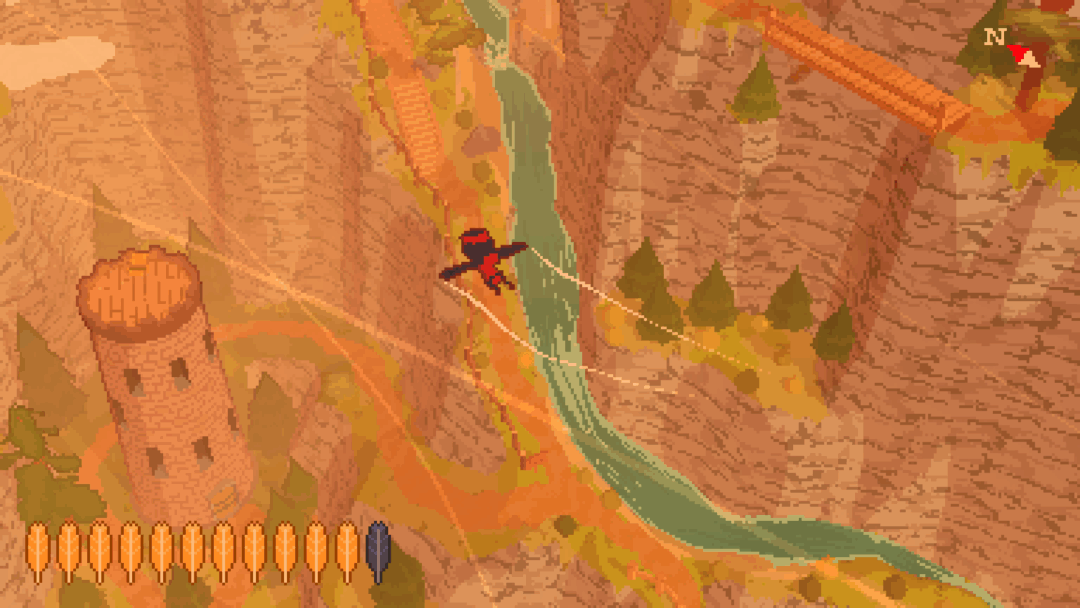Click the north compass indicator
The height and width of the screenshot is (608, 1080).
point(1012,46)
